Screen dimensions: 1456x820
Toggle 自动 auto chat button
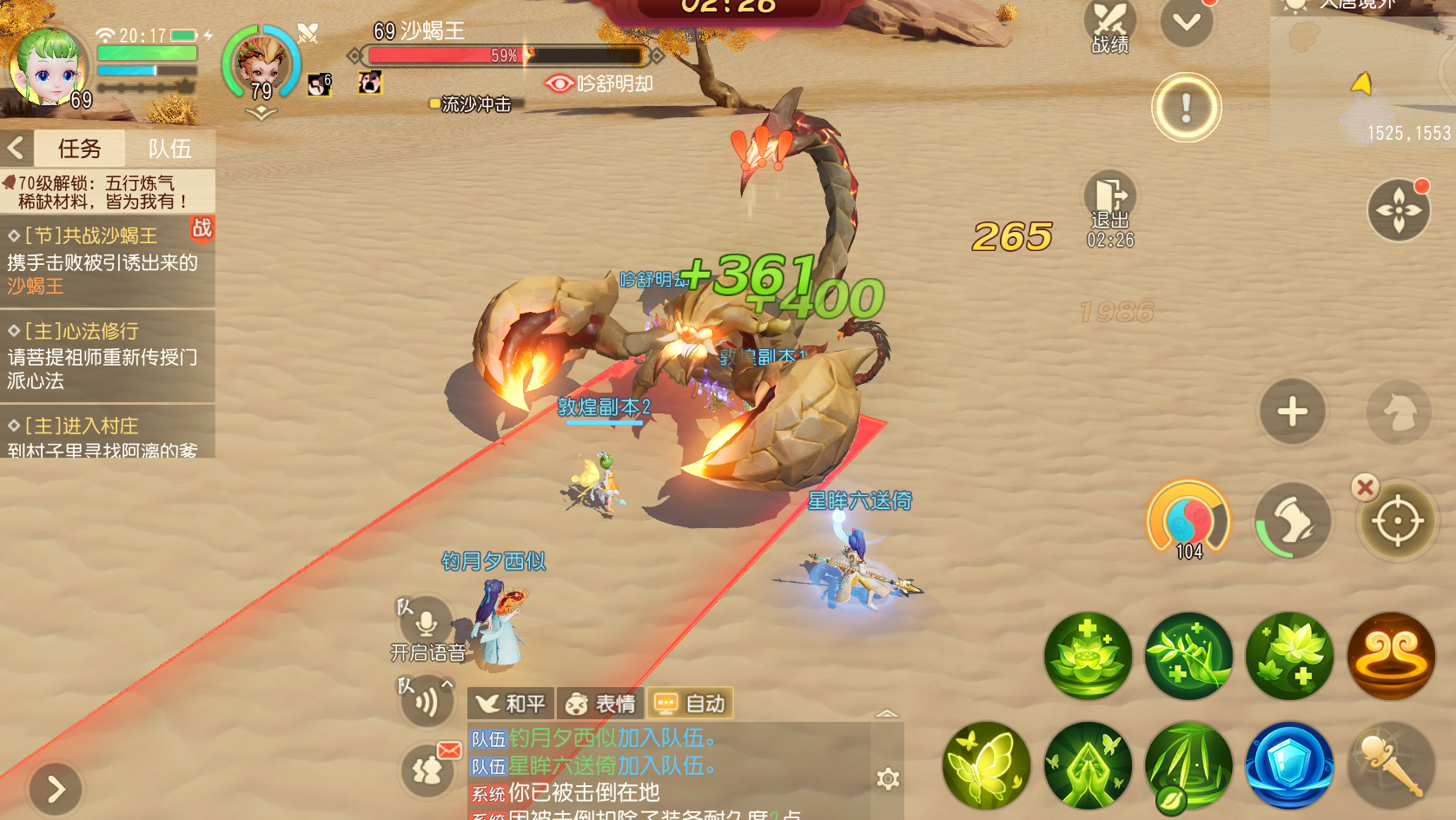[x=691, y=704]
